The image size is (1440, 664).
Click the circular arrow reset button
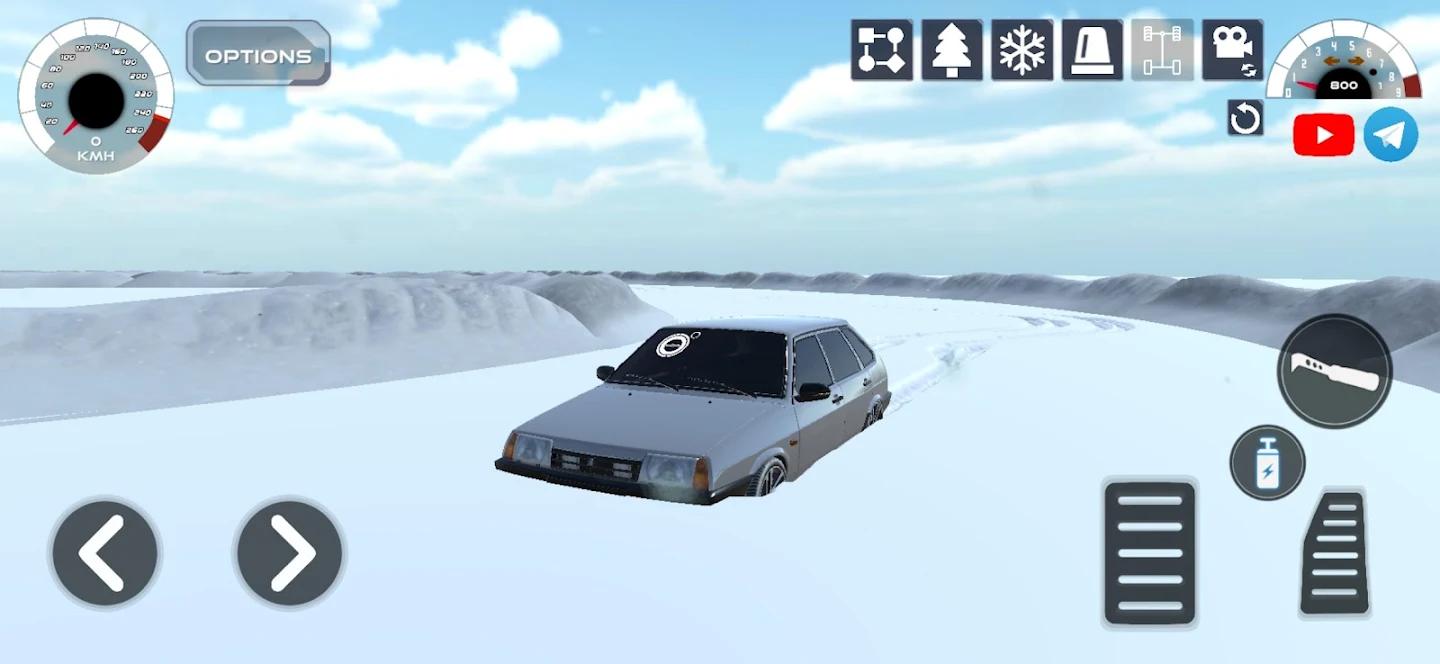coord(1245,118)
